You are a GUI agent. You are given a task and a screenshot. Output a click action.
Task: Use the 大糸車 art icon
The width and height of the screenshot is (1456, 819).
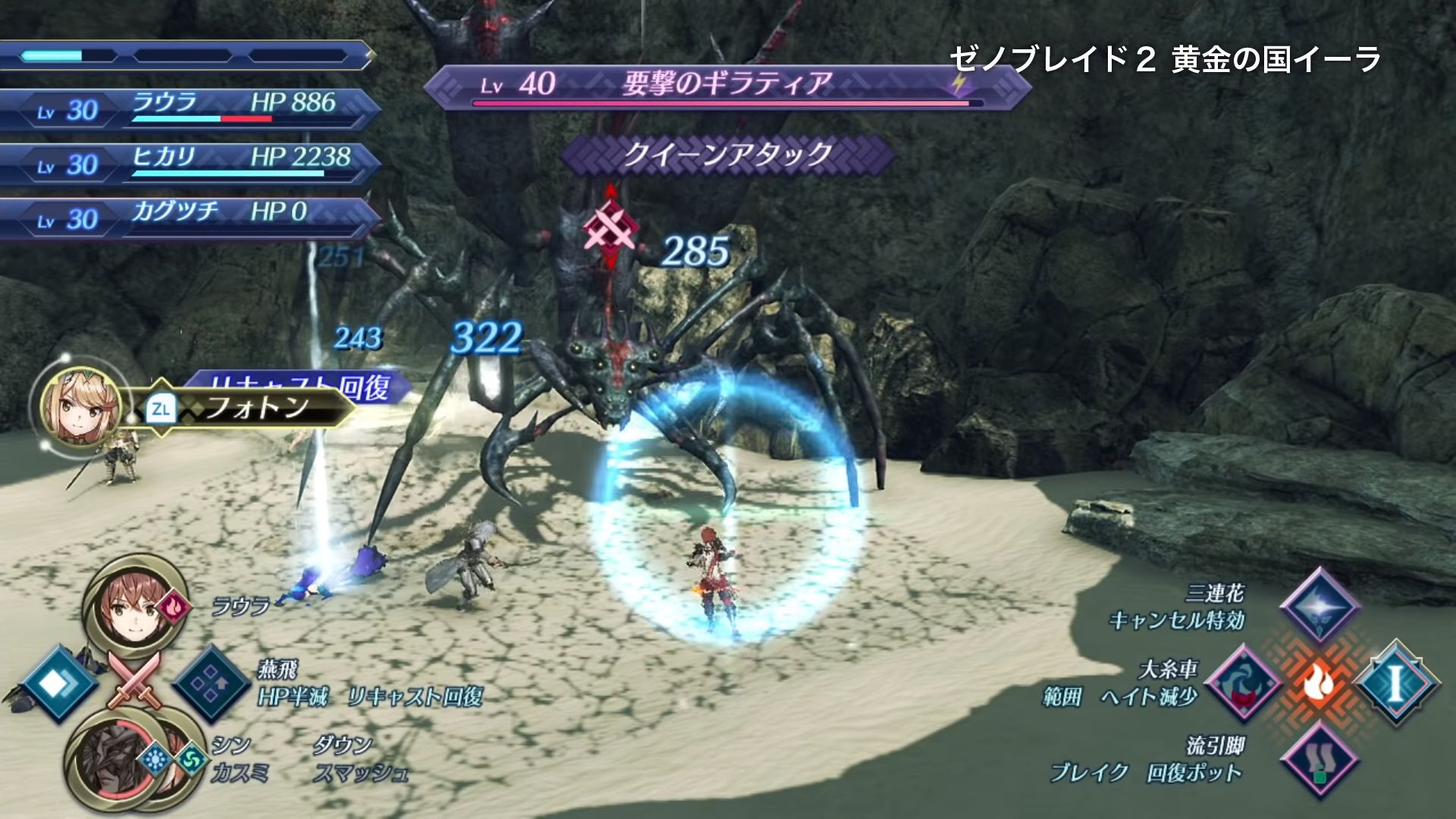(x=1242, y=682)
